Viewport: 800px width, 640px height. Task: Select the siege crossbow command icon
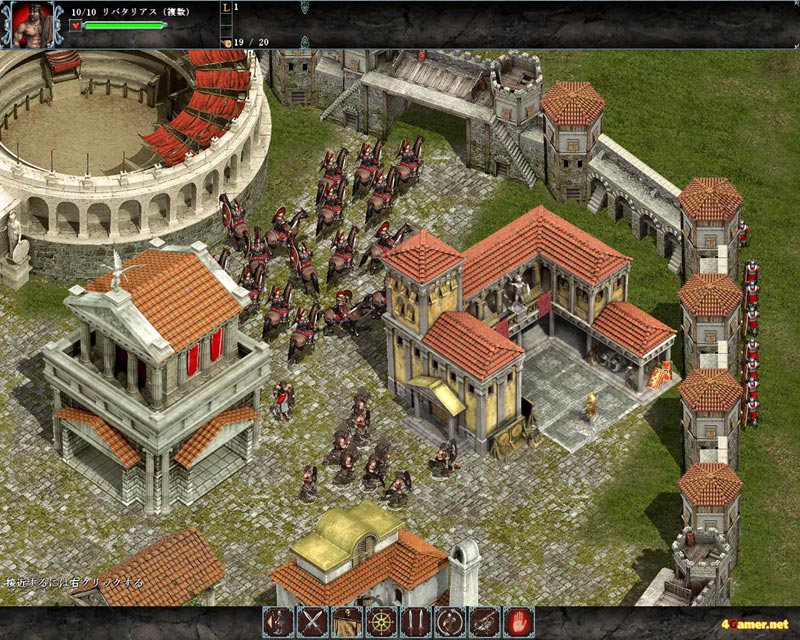pyautogui.click(x=484, y=622)
